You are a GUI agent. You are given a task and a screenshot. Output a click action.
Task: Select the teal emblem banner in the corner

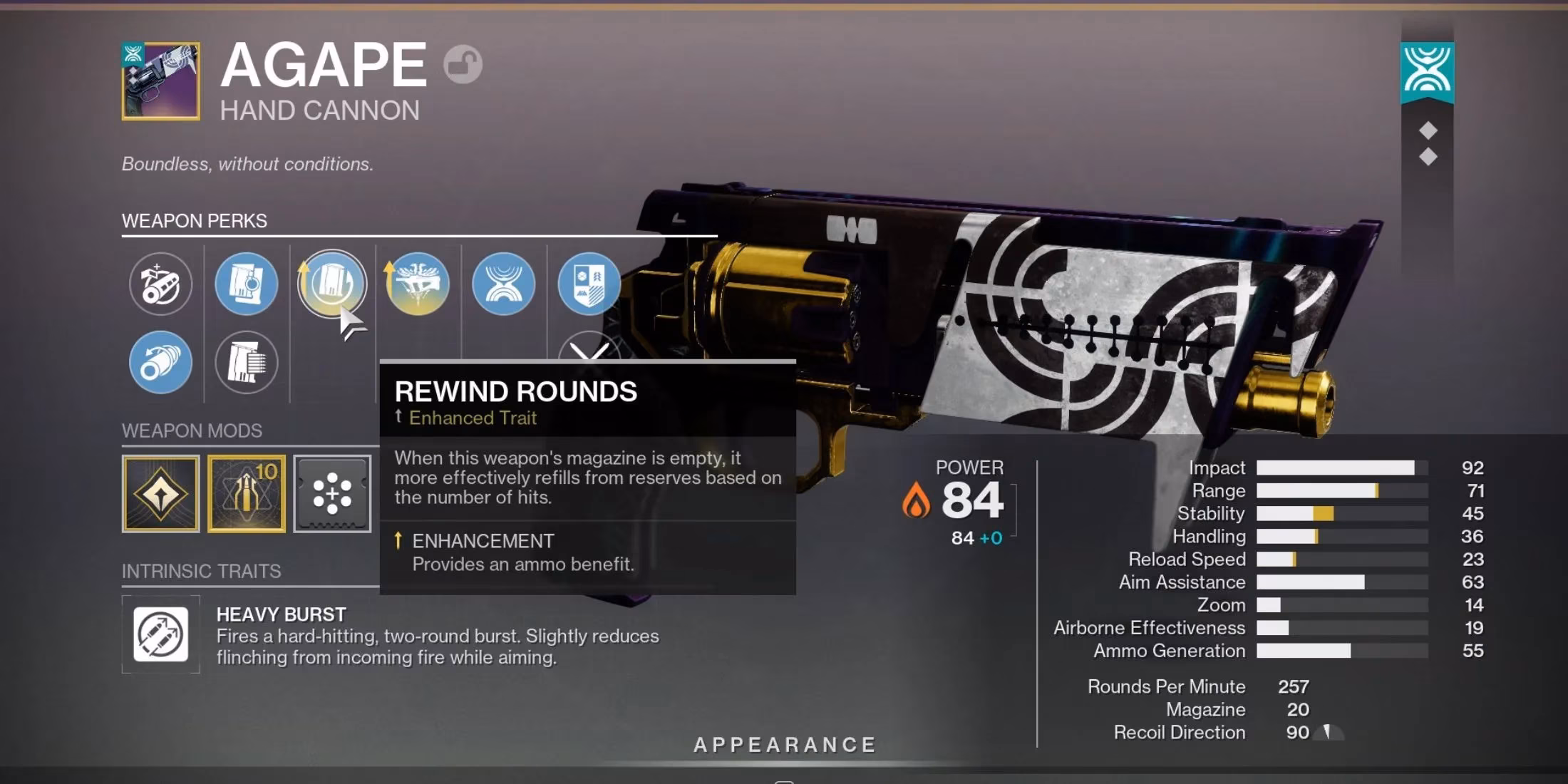(1427, 71)
